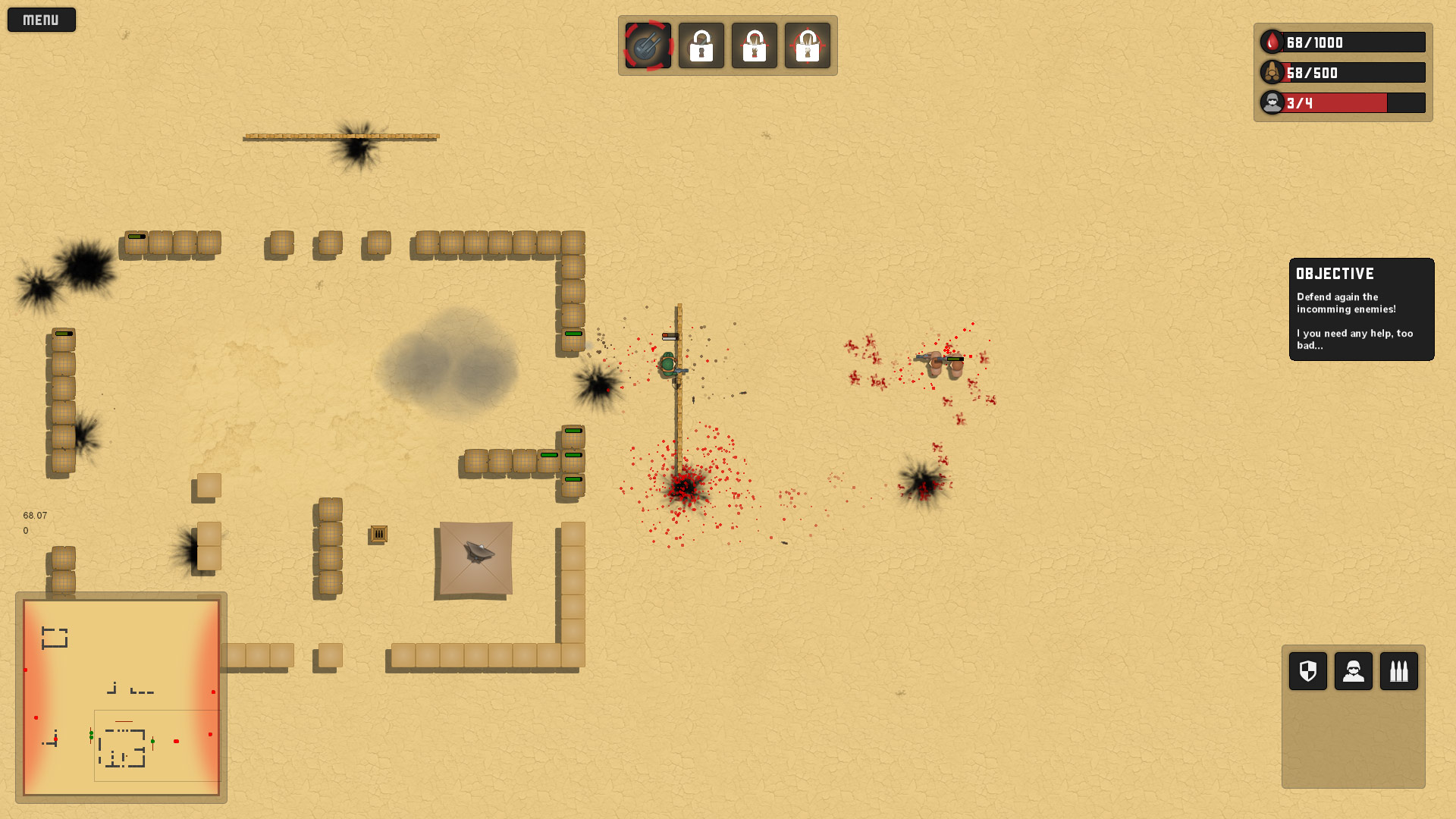Image resolution: width=1456 pixels, height=819 pixels.
Task: Click the locked grenade slot
Action: coord(754,45)
